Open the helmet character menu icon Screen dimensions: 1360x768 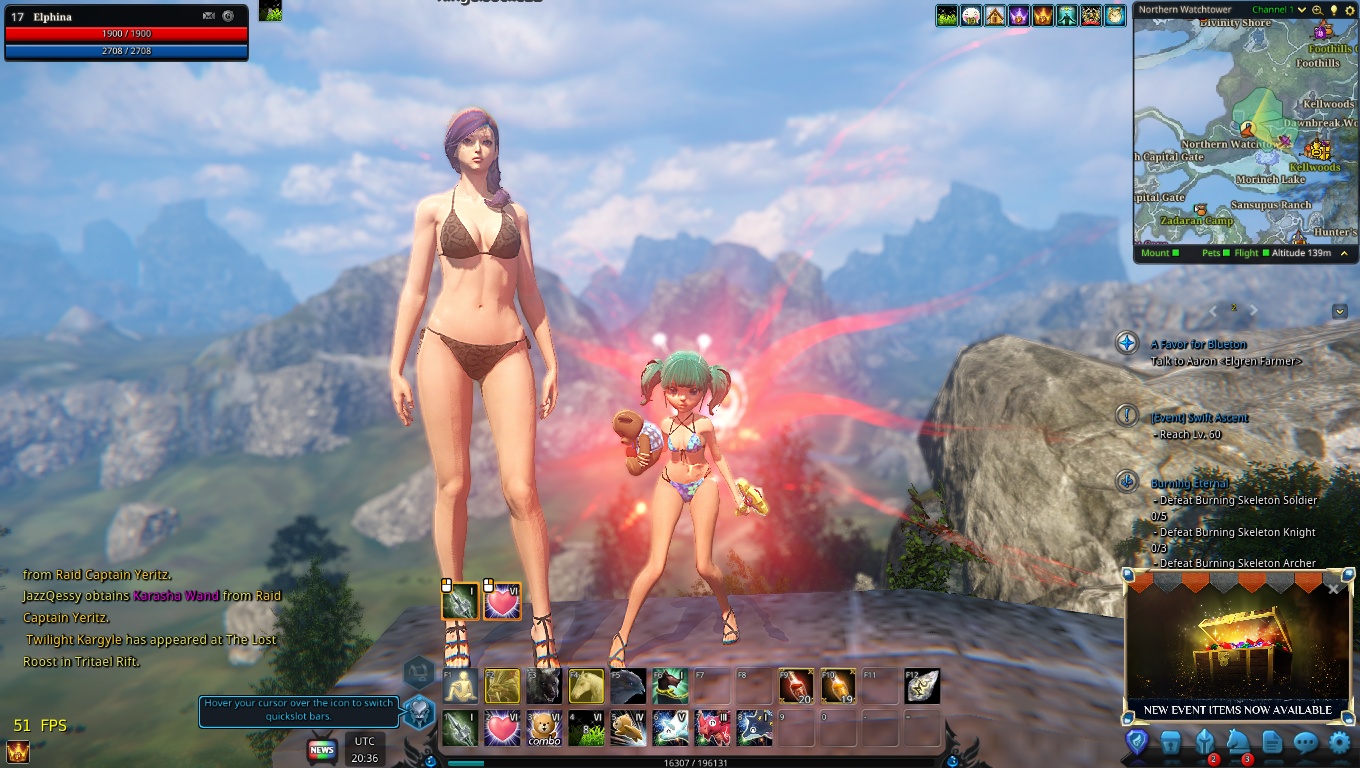tap(1205, 742)
